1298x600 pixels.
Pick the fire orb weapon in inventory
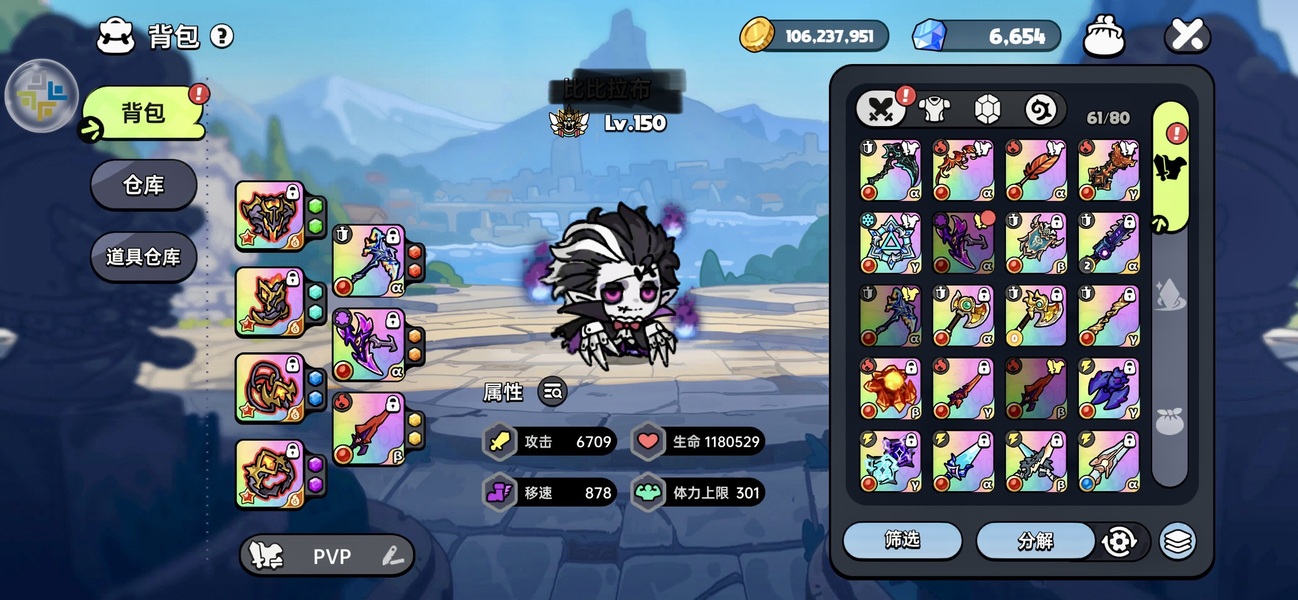point(890,389)
